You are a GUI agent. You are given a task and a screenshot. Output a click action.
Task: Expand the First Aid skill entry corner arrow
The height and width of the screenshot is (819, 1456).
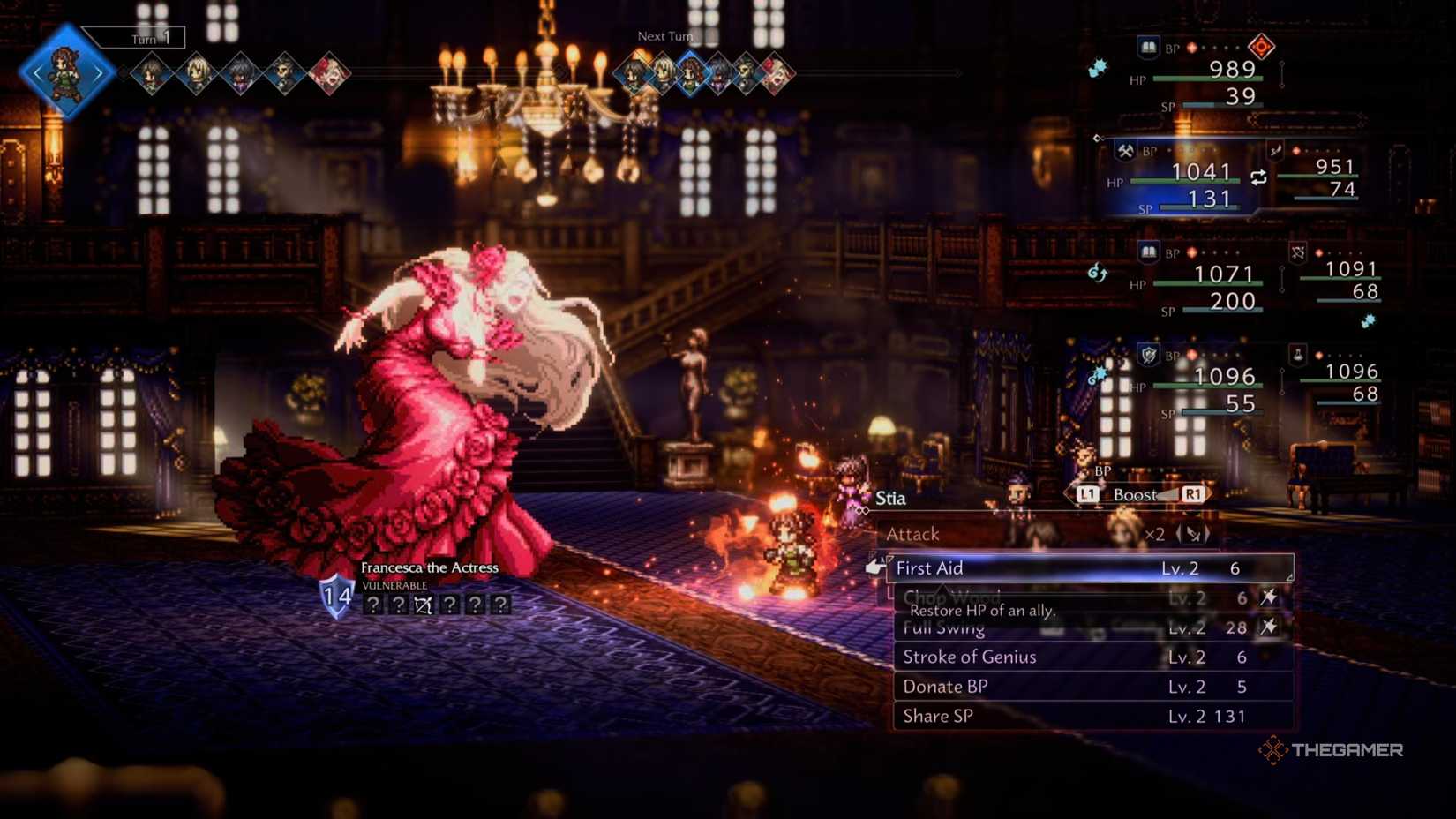click(x=1289, y=576)
